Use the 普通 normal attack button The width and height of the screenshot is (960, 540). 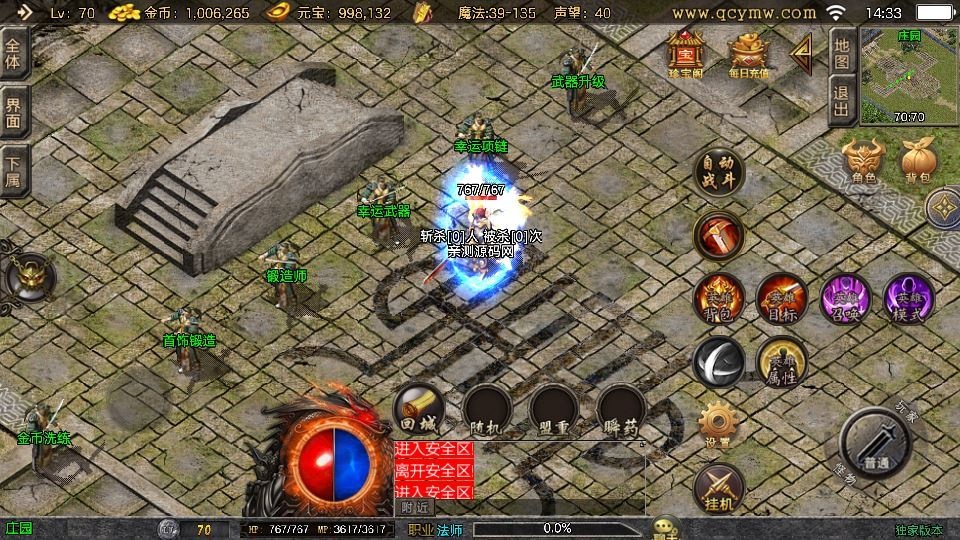[875, 445]
